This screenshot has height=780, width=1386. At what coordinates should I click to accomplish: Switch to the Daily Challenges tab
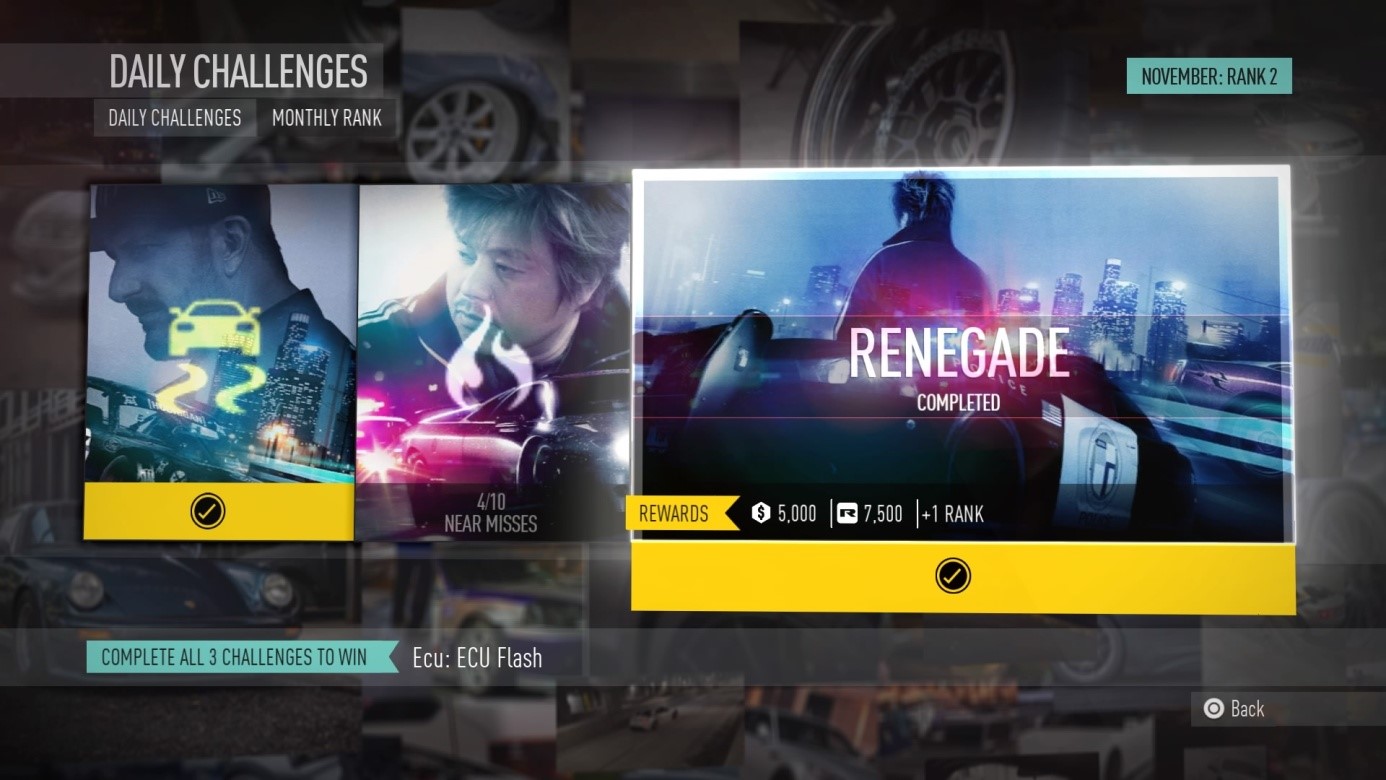[175, 118]
